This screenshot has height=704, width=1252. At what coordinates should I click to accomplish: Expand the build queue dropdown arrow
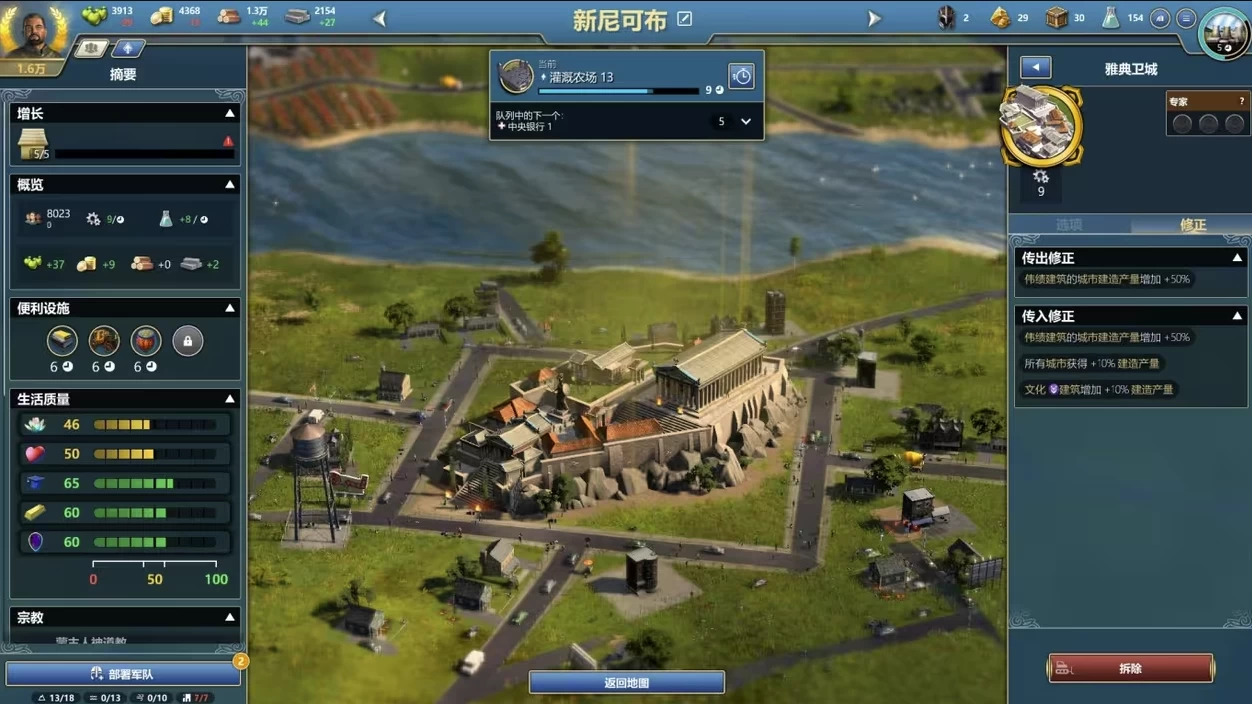click(746, 122)
